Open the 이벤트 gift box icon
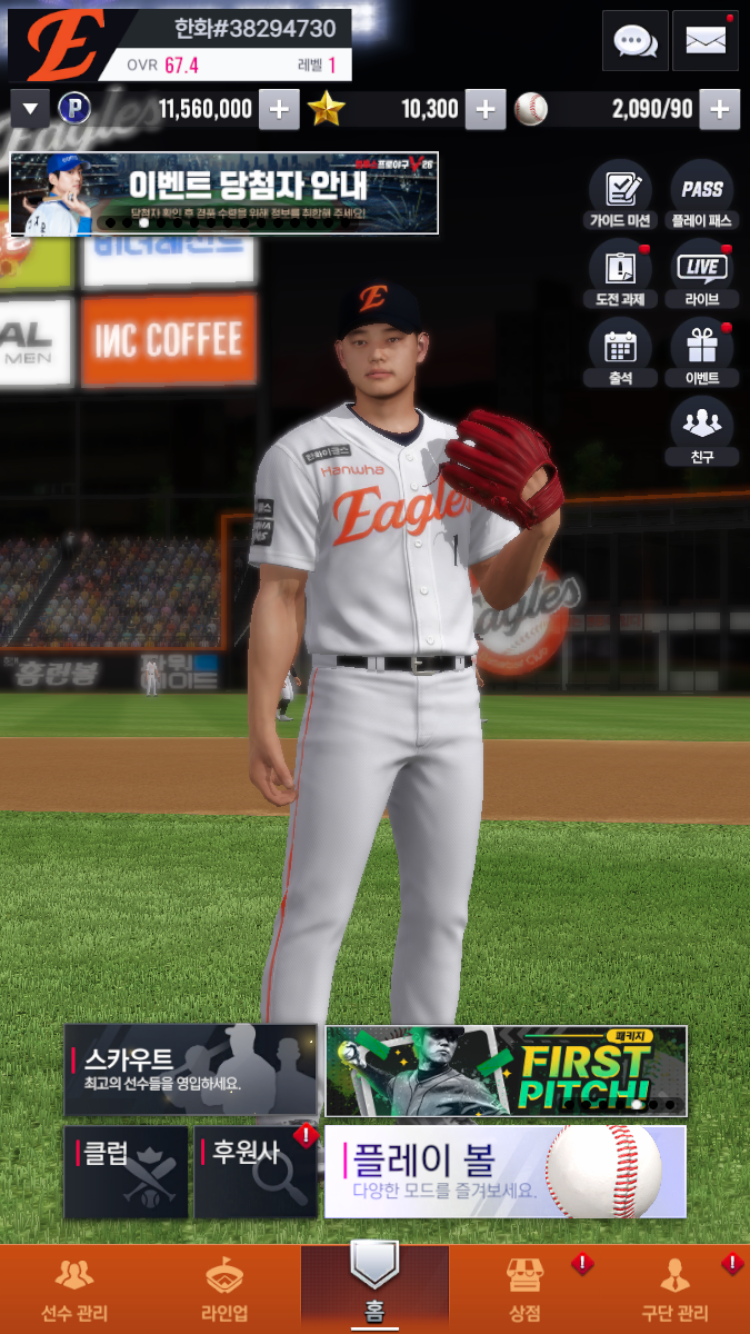The image size is (750, 1334). pyautogui.click(x=702, y=353)
